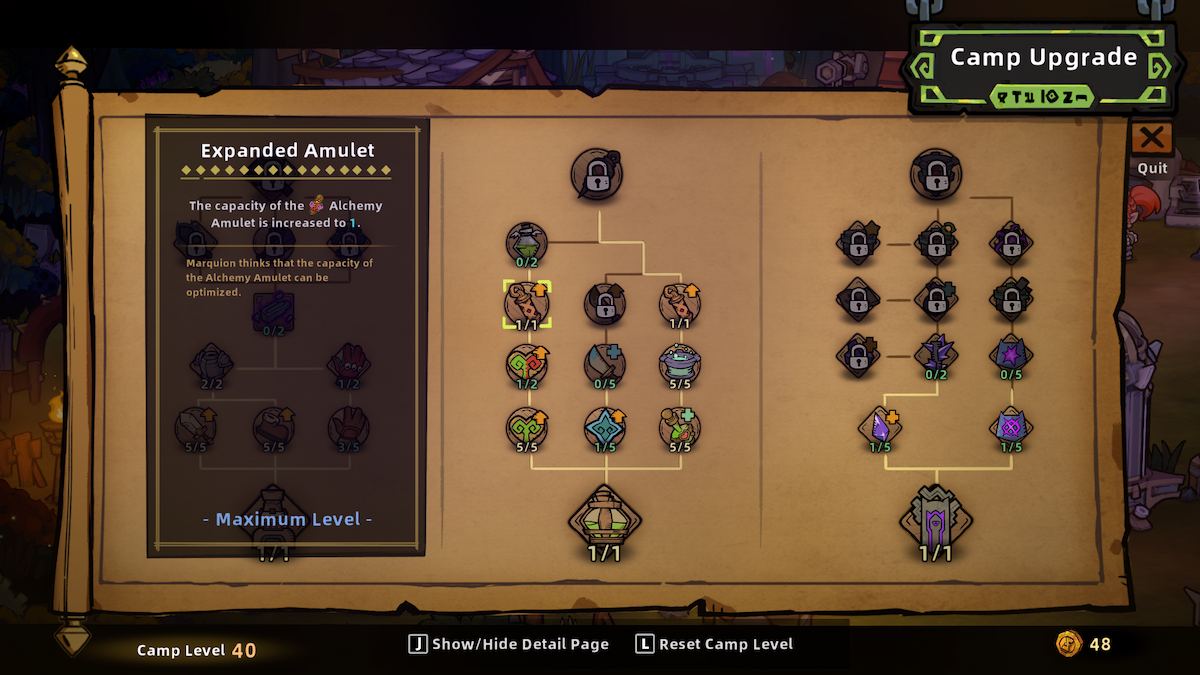Select the purple crystal upgrade node
This screenshot has width=1200, height=675.
pos(880,427)
